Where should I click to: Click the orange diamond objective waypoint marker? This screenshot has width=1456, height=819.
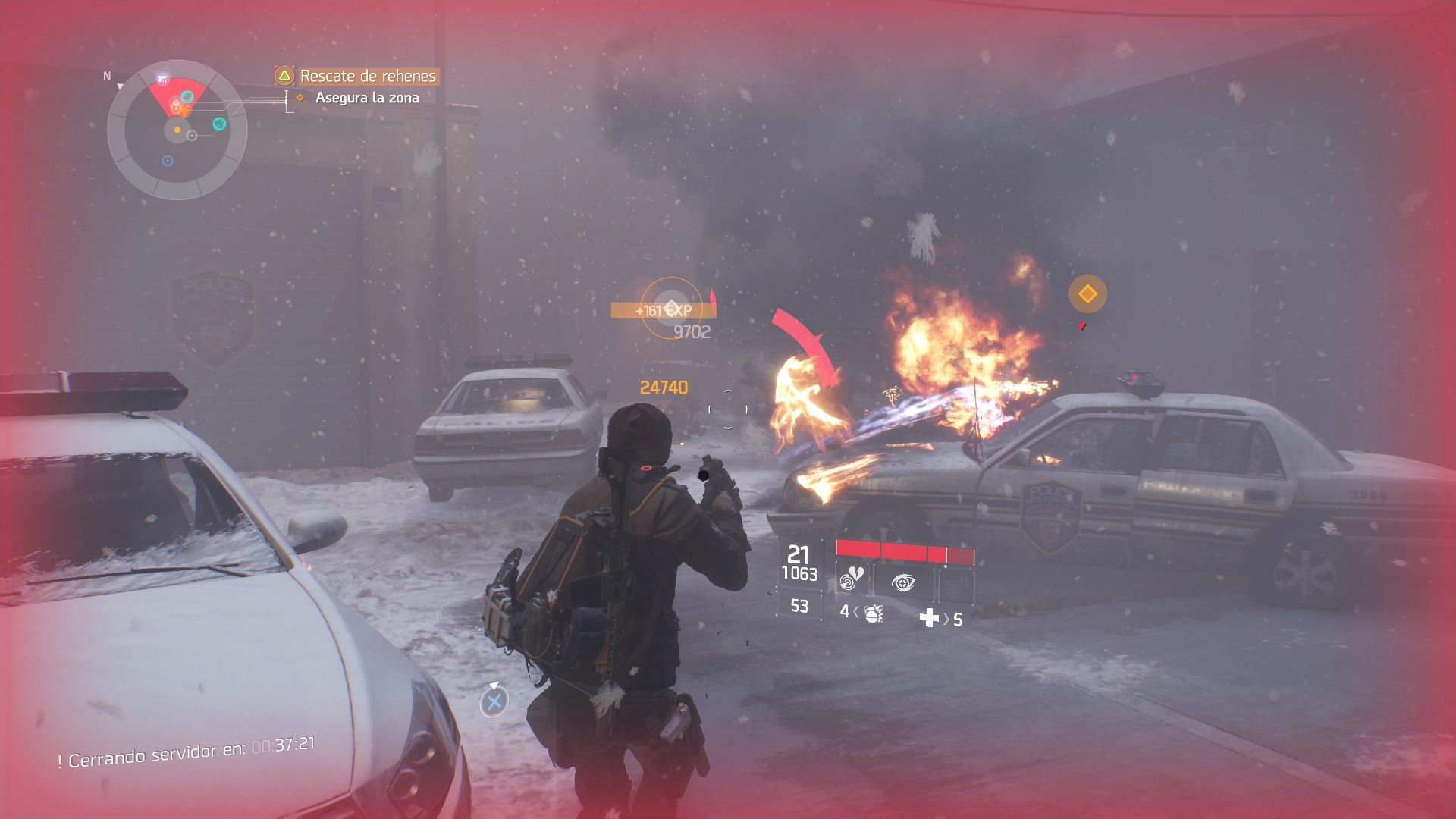click(1087, 293)
